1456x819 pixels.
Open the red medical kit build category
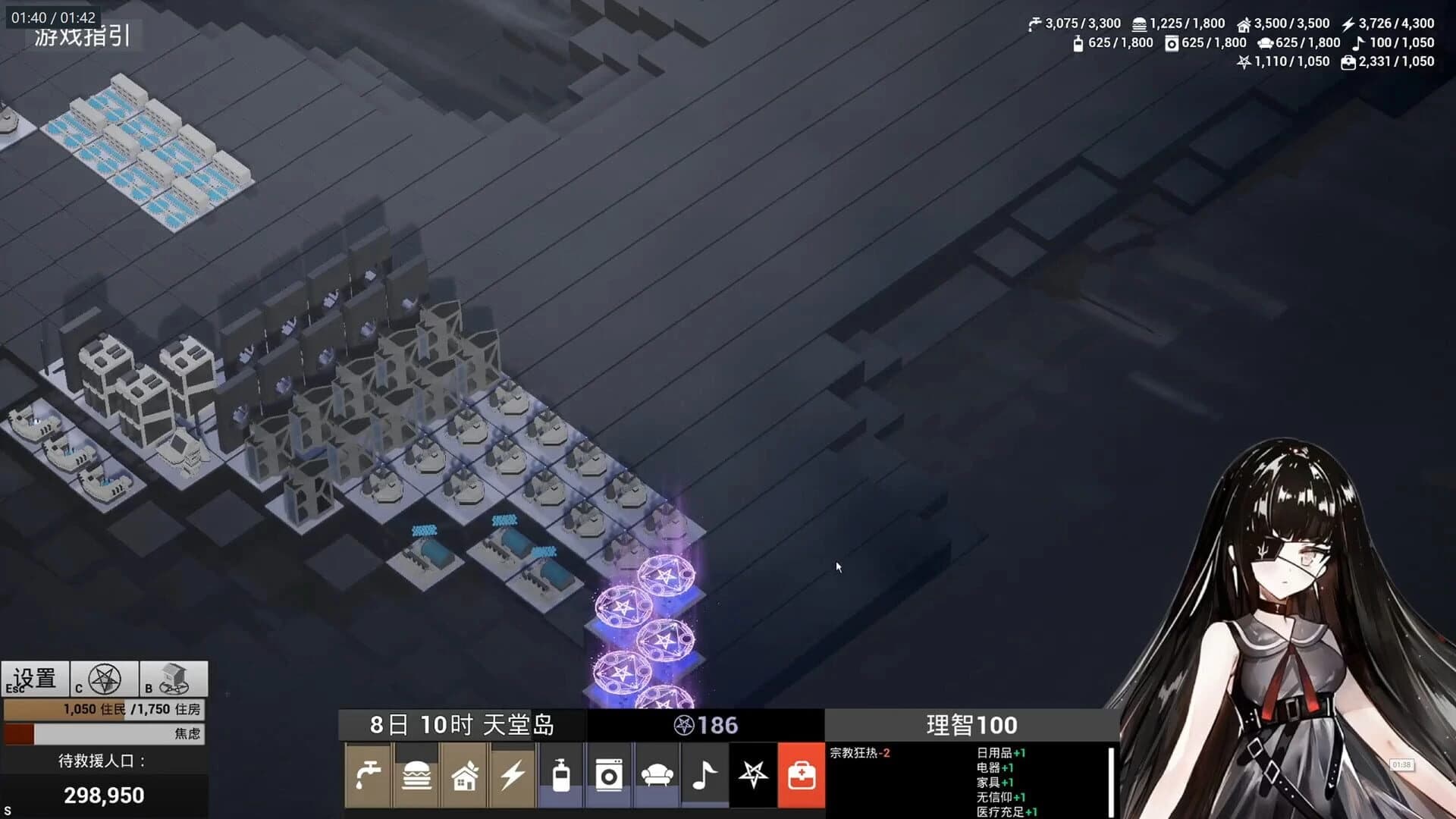(x=802, y=775)
